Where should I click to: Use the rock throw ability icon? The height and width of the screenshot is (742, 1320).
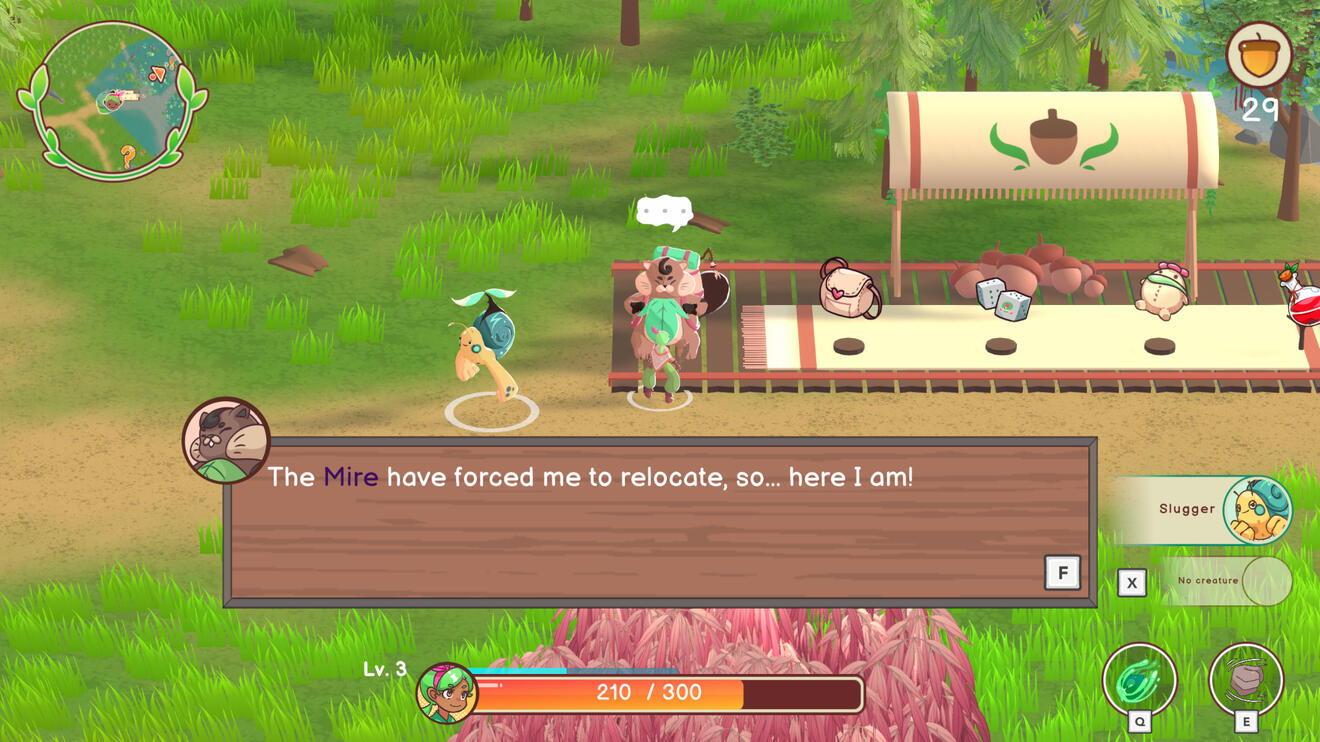(x=1245, y=681)
